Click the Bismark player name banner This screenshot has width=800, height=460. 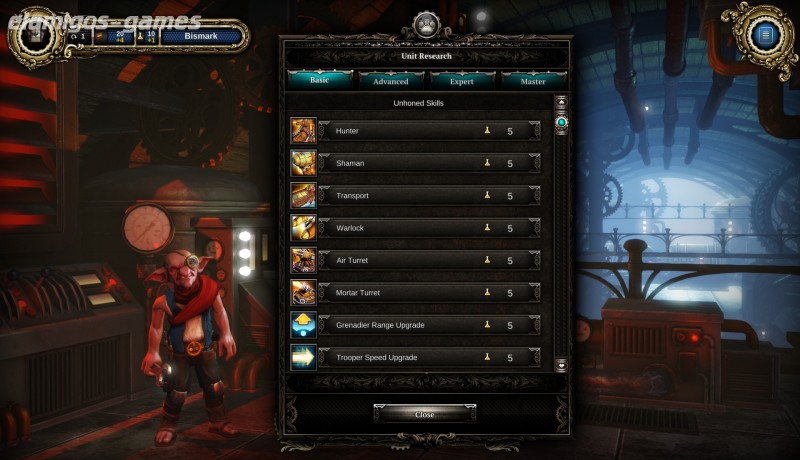(200, 37)
